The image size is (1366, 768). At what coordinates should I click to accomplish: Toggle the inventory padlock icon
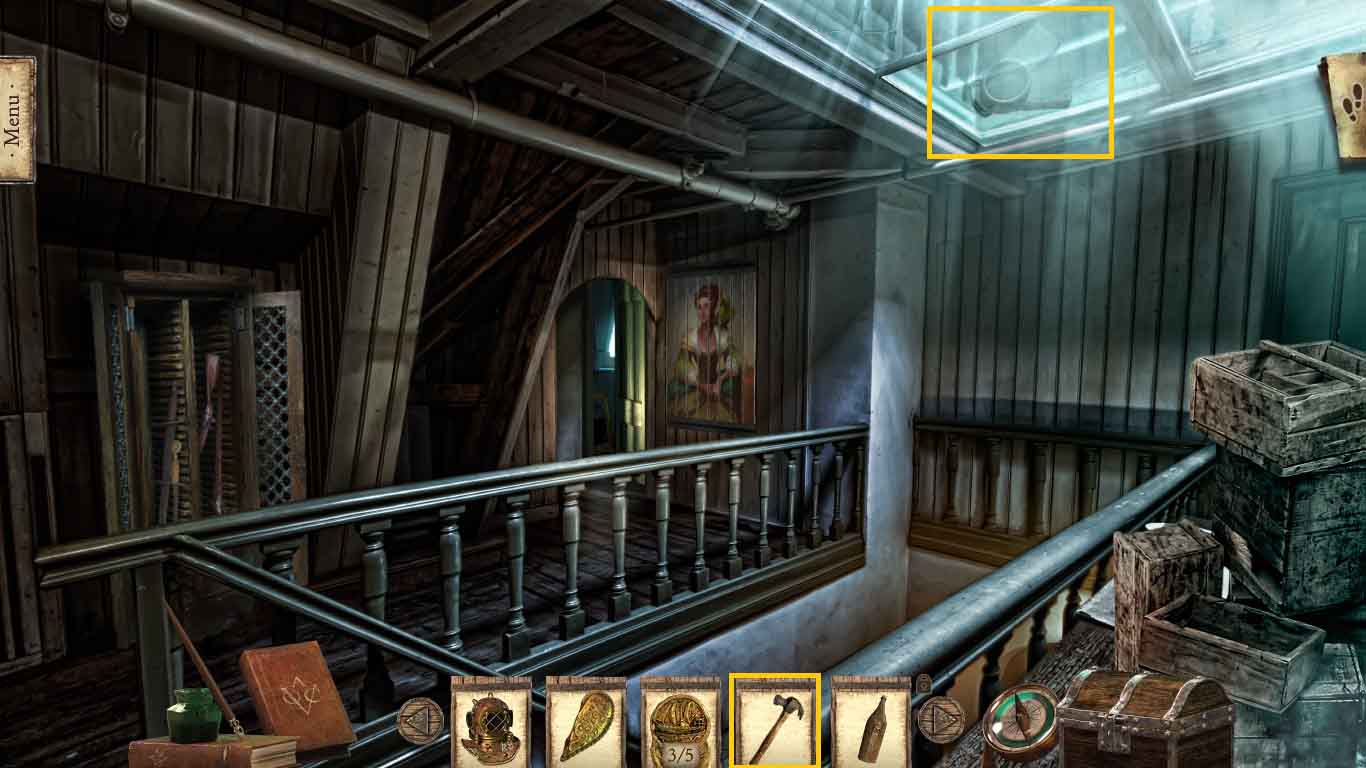923,683
